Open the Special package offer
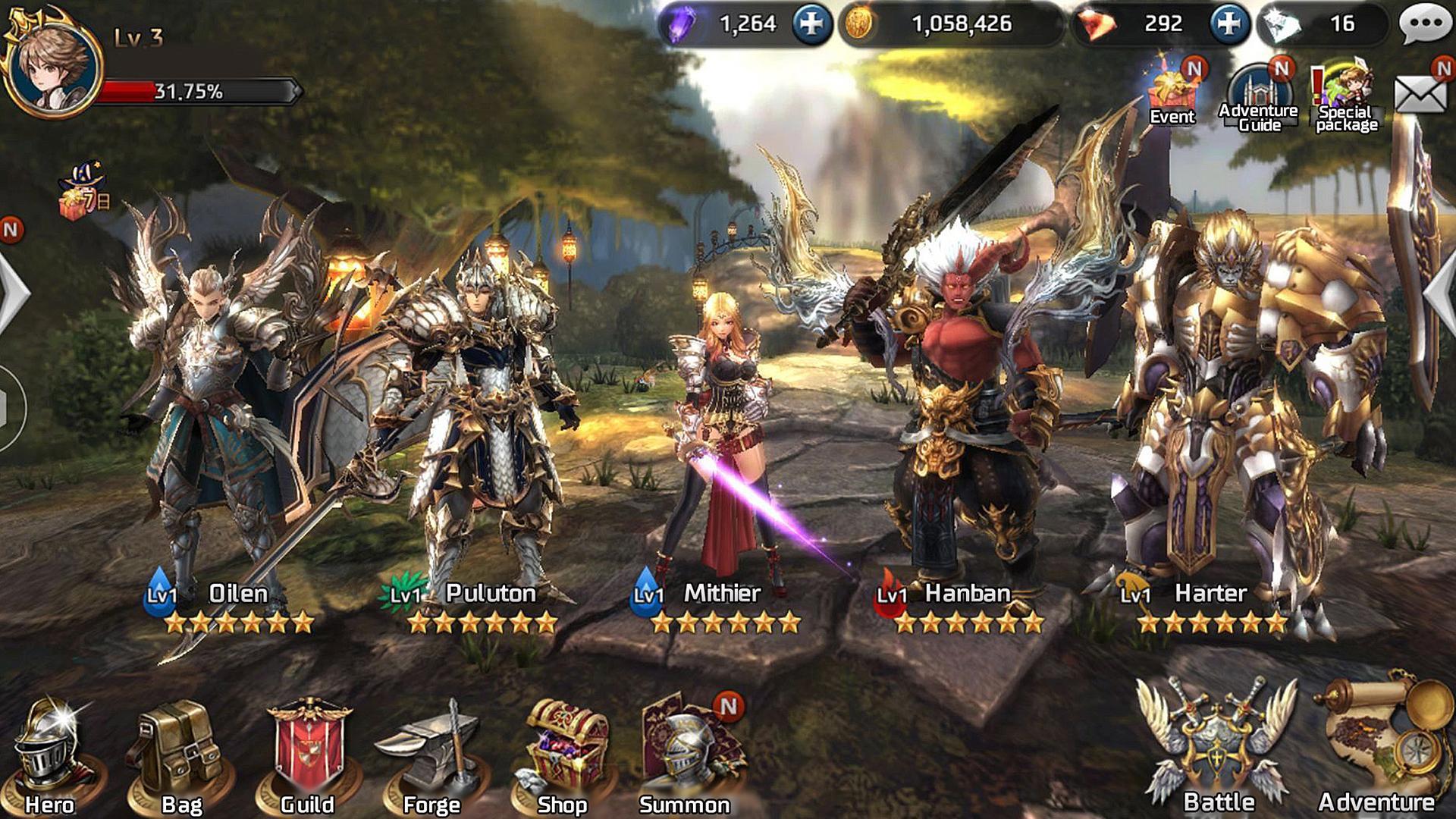The height and width of the screenshot is (819, 1456). tap(1346, 83)
